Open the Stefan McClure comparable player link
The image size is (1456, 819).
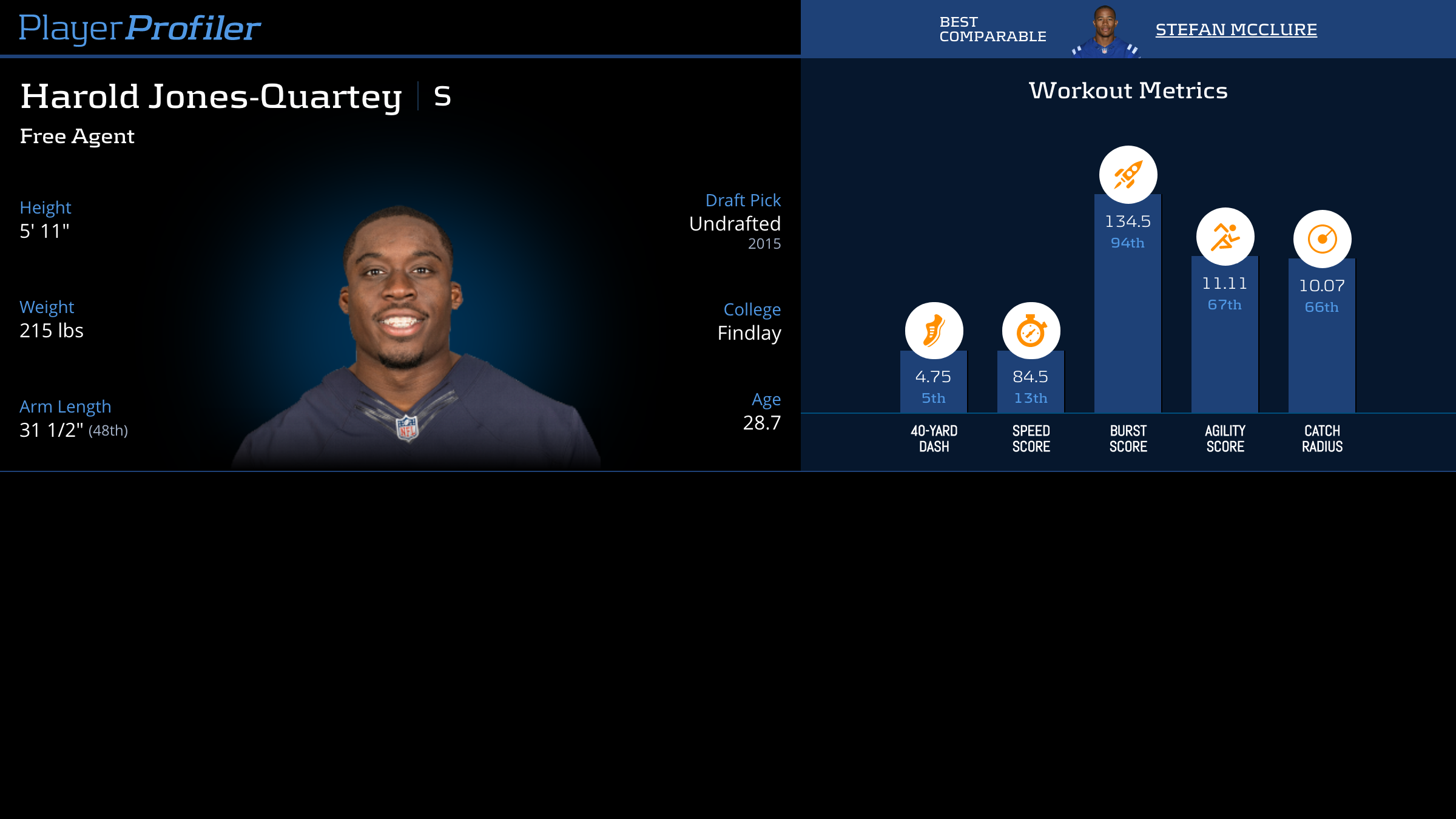[x=1236, y=29]
